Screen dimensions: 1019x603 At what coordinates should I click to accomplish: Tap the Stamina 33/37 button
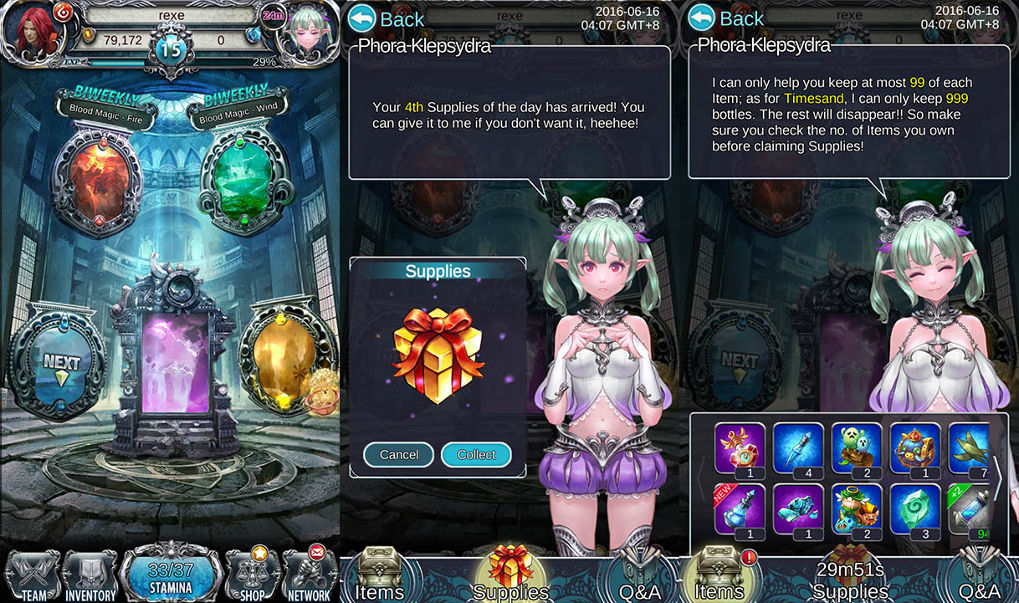point(170,575)
